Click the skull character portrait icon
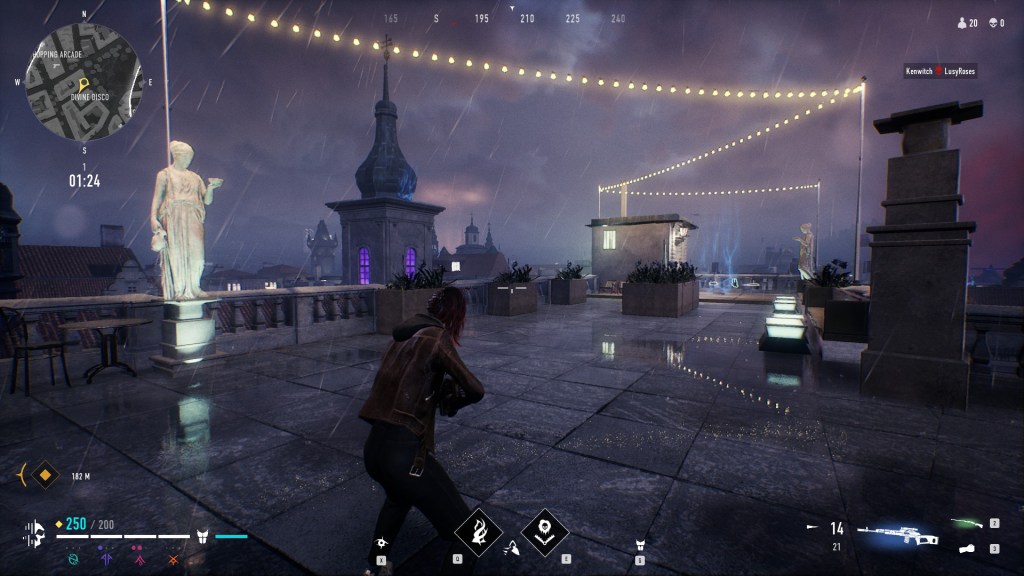Viewport: 1024px width, 576px height. coord(35,534)
